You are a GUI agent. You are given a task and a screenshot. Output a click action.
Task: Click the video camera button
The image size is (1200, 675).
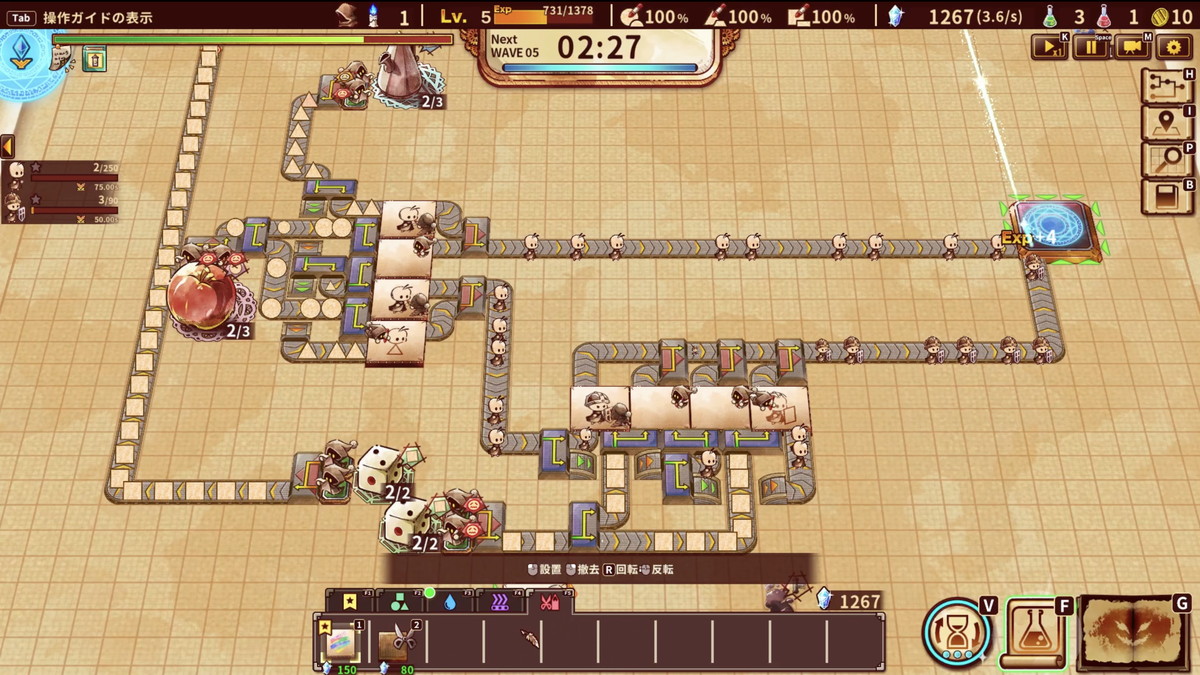coord(1131,47)
